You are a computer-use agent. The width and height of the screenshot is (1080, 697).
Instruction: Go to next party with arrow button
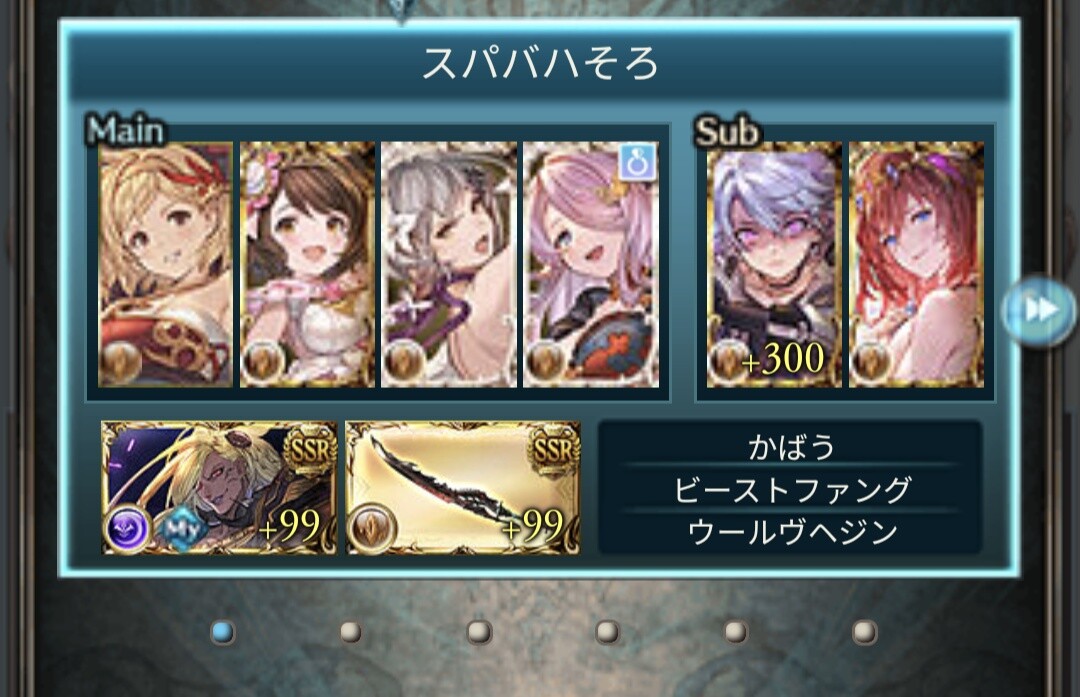click(1040, 310)
